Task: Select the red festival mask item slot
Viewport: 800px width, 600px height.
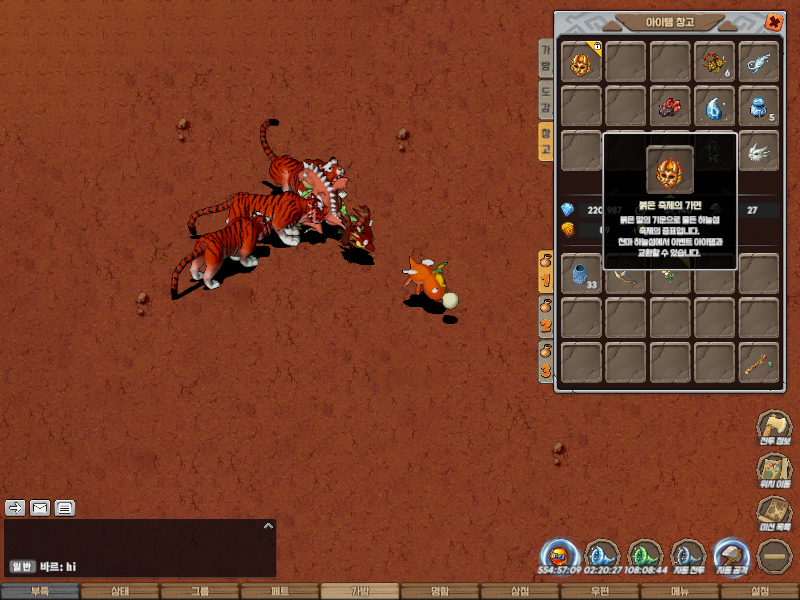Action: [581, 62]
